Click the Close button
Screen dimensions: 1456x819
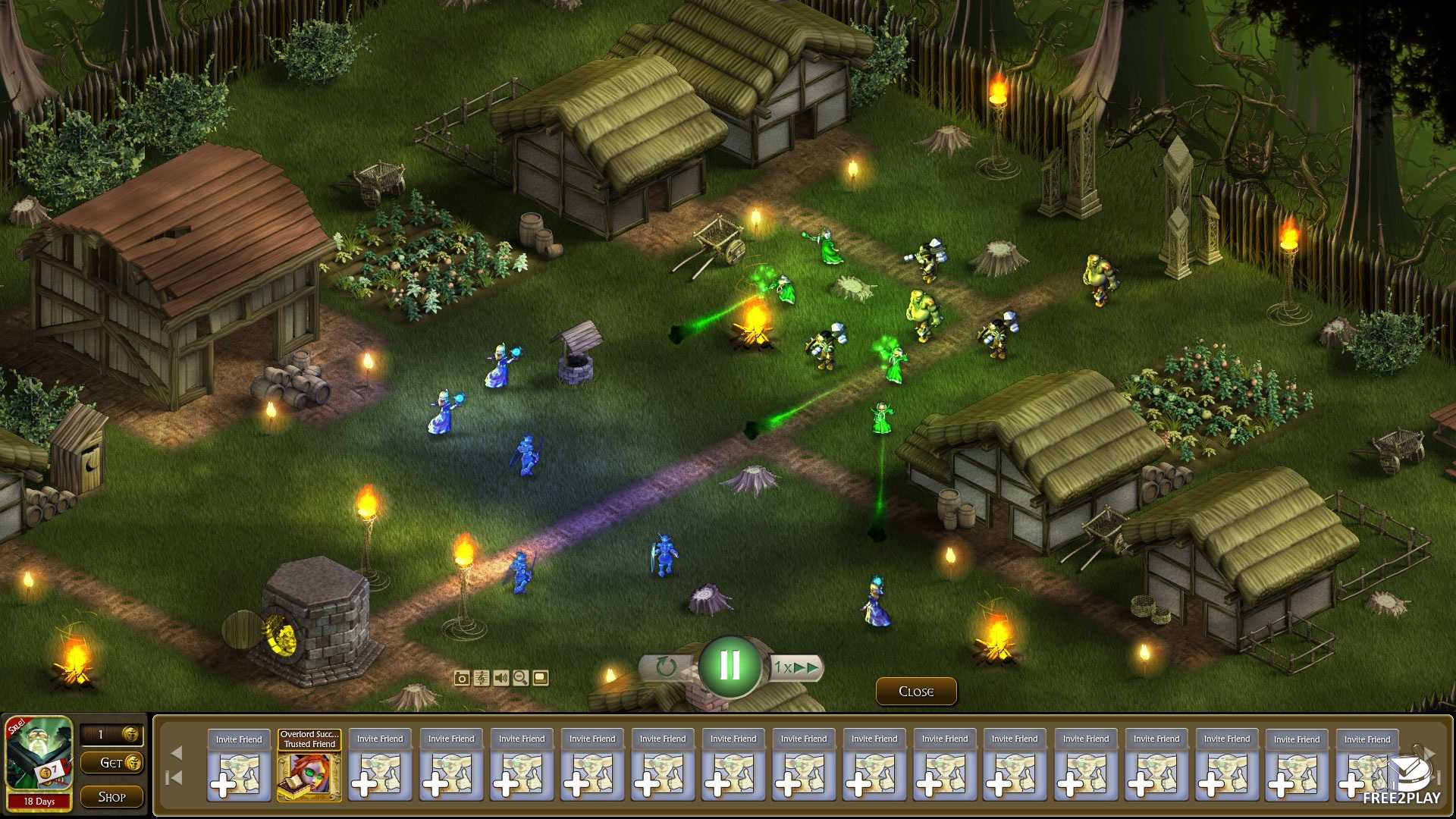point(915,691)
